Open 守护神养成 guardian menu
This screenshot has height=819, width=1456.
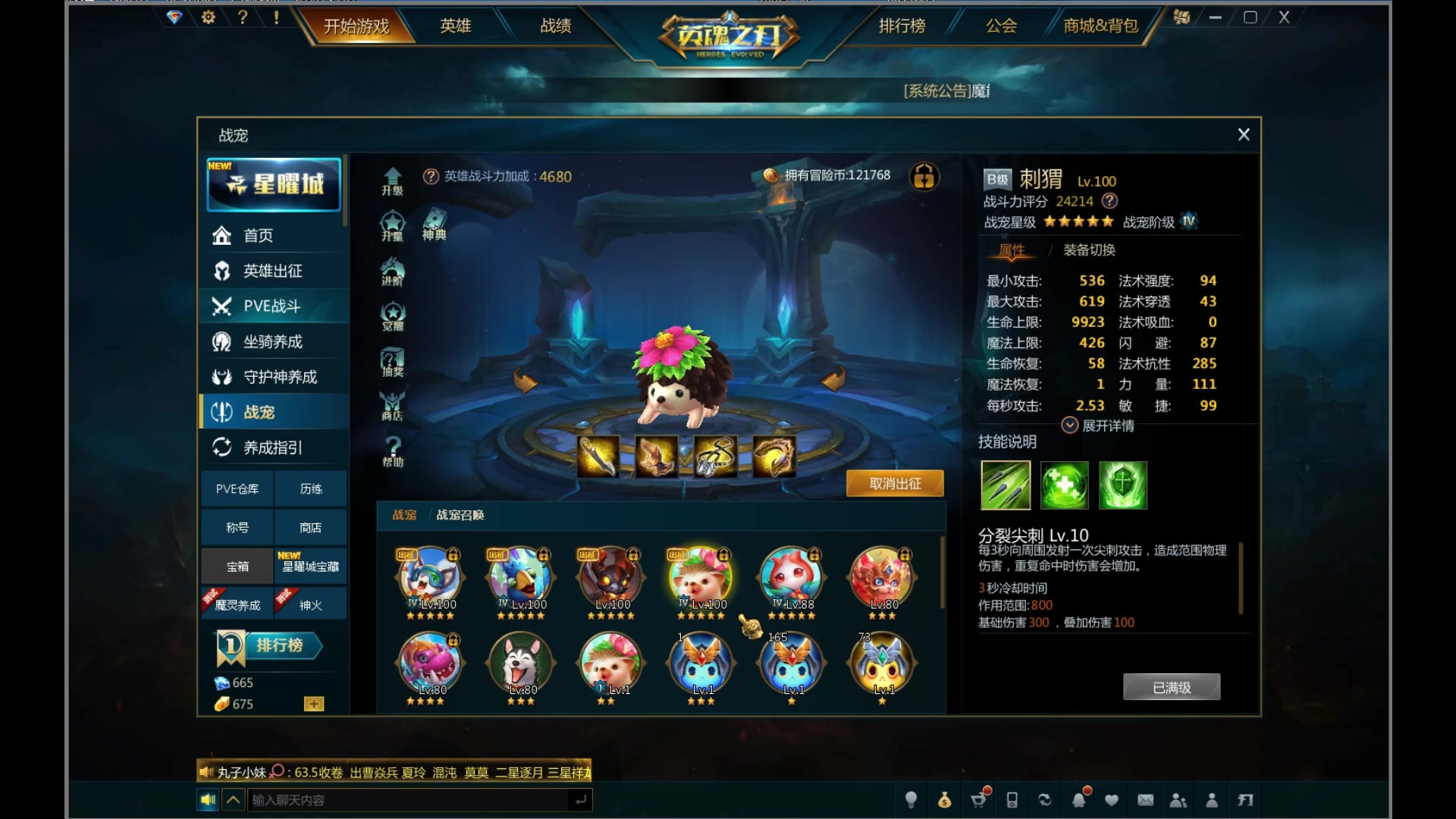tap(279, 377)
